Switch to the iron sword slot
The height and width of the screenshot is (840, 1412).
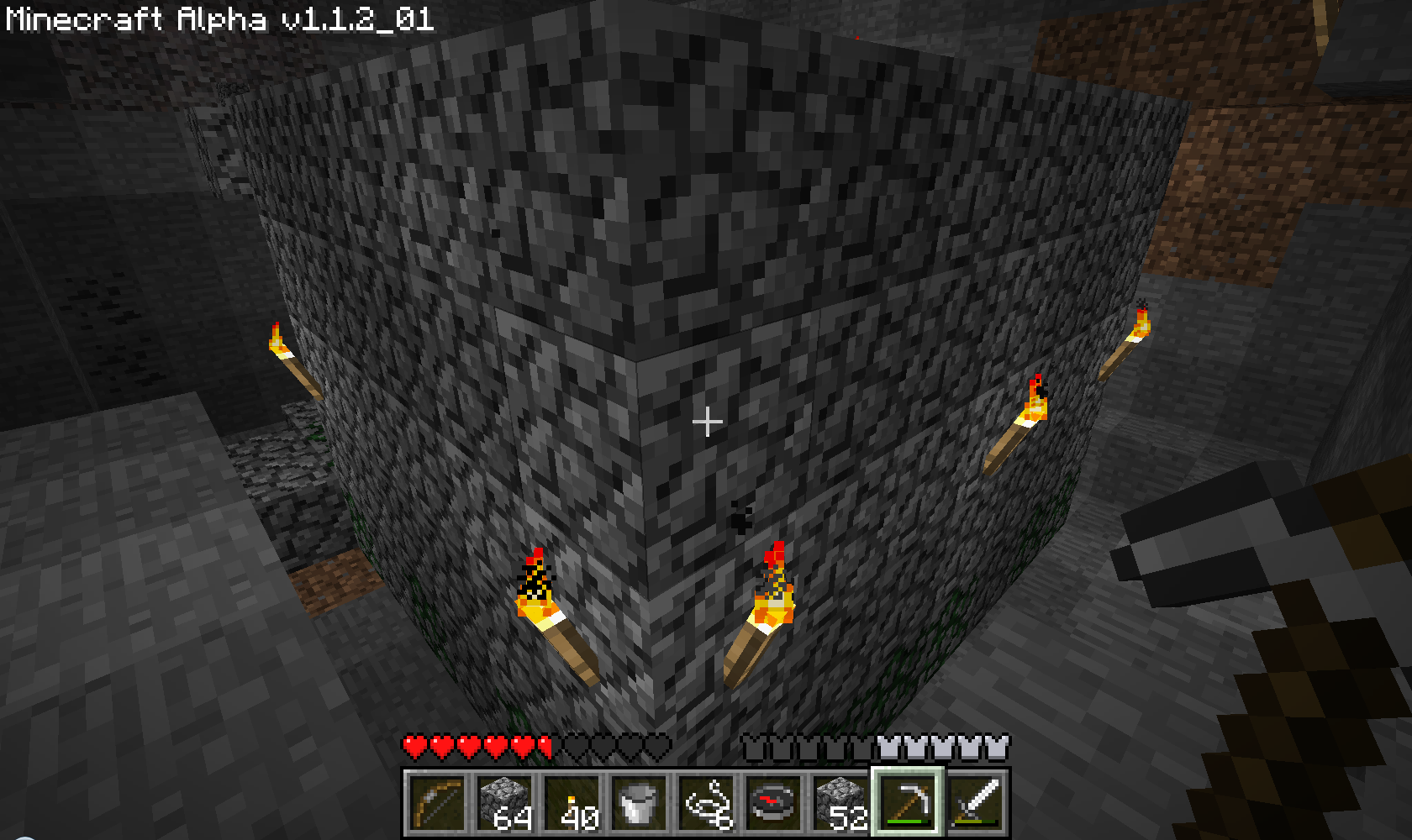975,802
